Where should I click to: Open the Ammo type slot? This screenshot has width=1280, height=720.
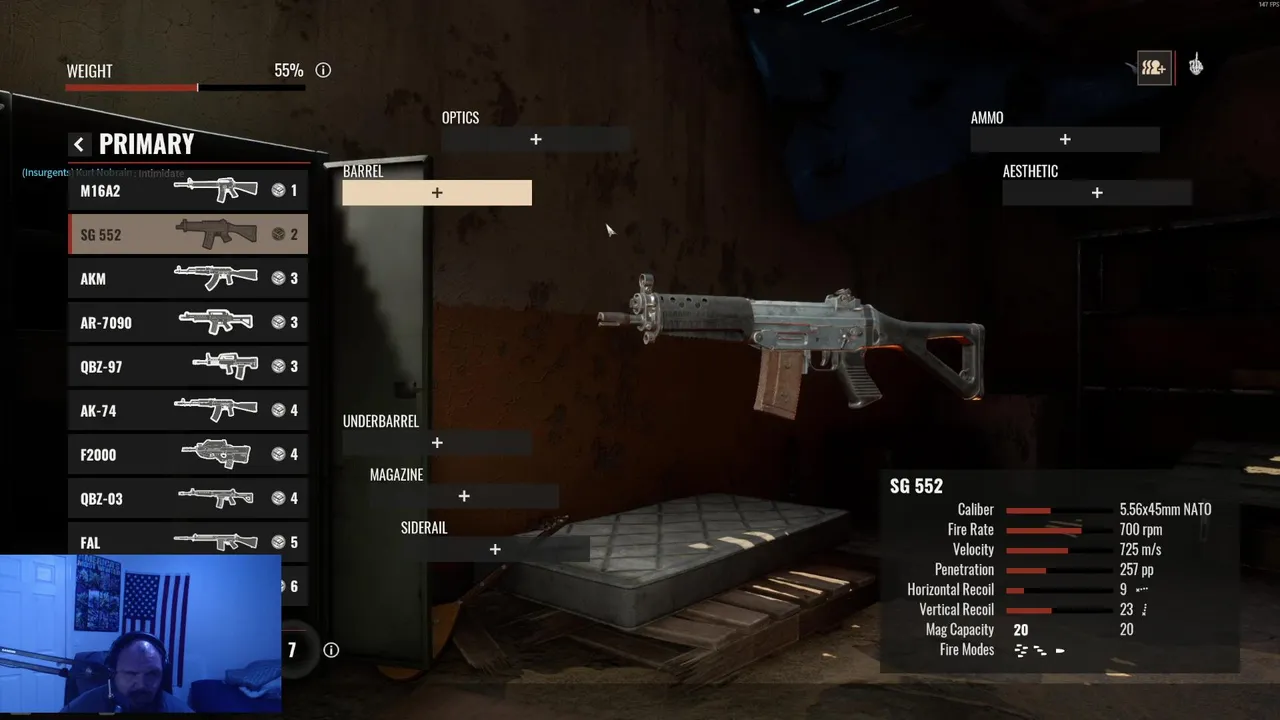(x=1065, y=140)
